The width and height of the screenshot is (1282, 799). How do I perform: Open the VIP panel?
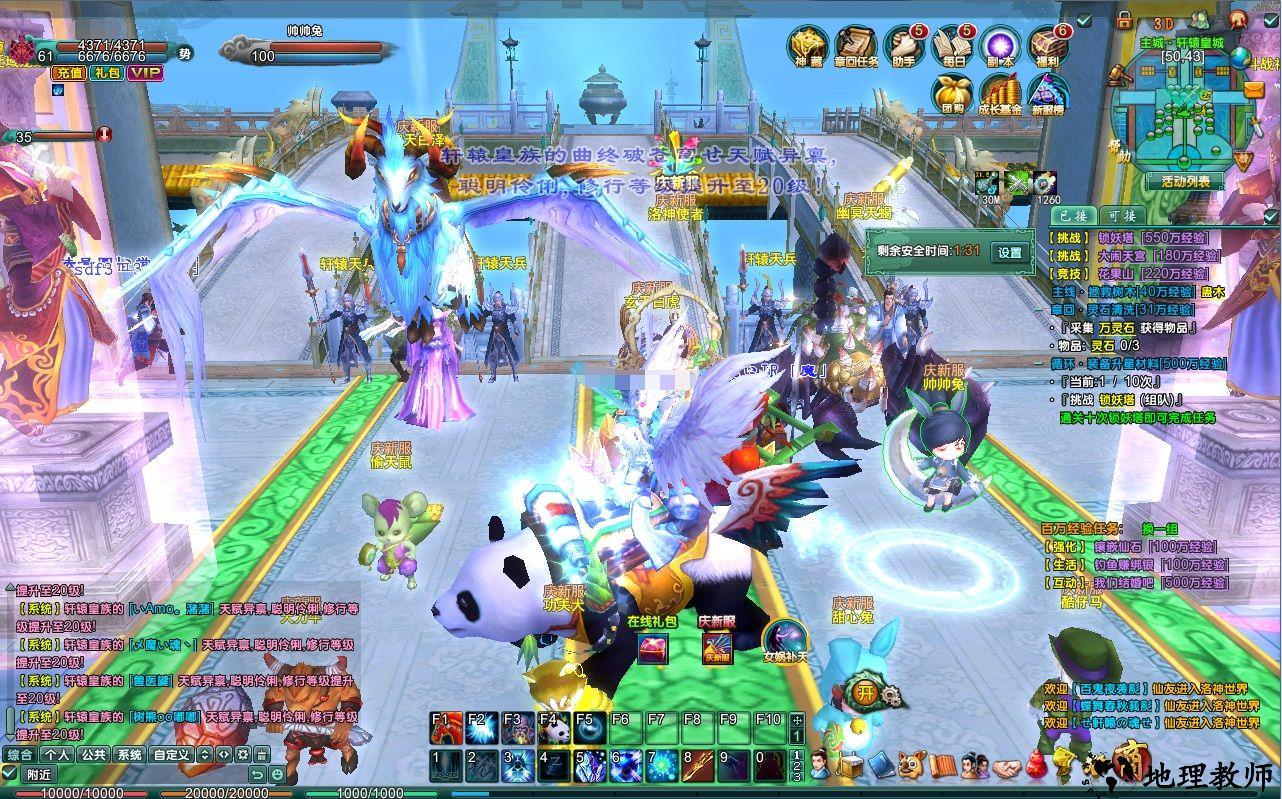(145, 72)
